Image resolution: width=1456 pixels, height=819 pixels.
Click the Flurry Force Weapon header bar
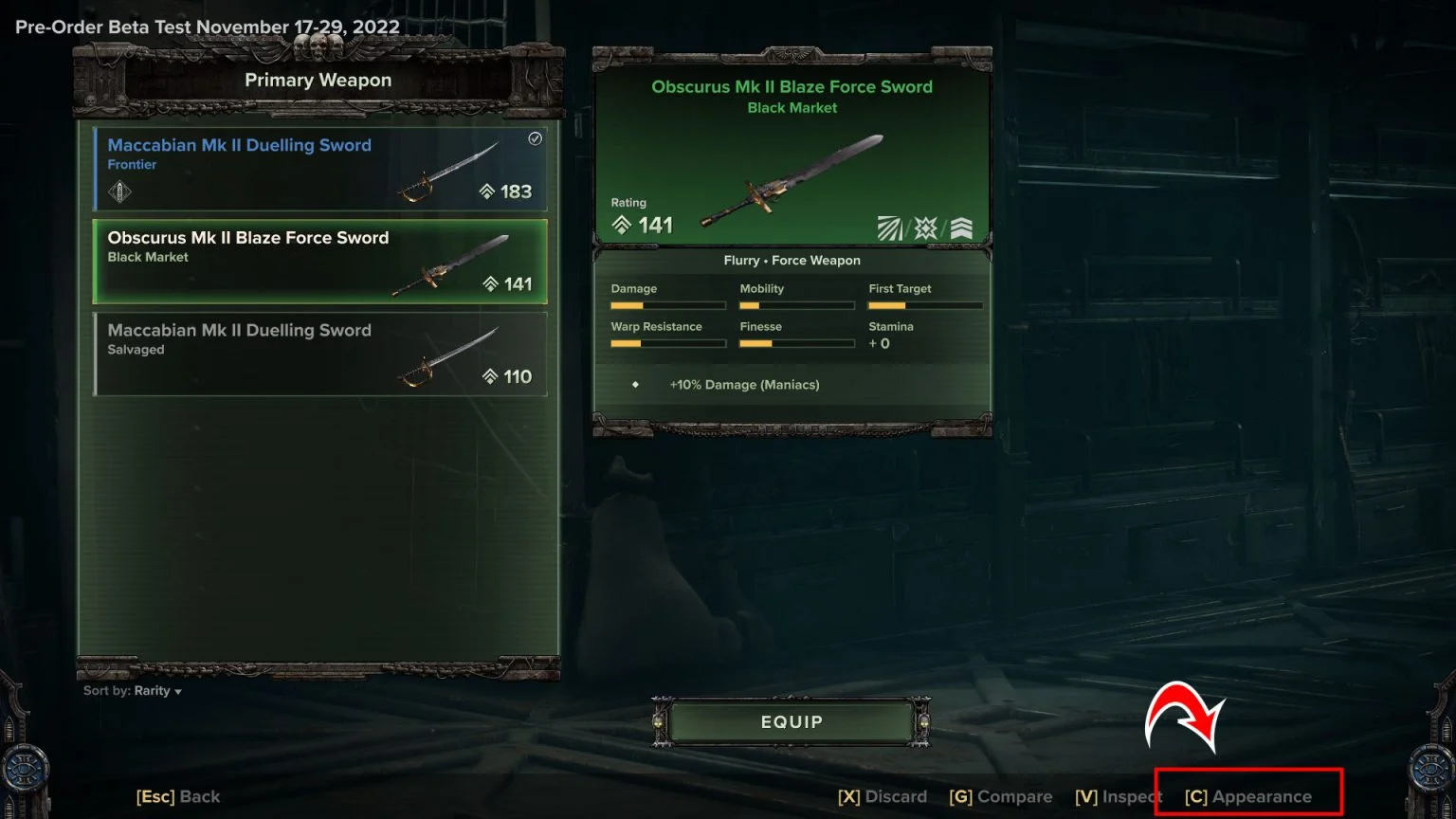792,260
